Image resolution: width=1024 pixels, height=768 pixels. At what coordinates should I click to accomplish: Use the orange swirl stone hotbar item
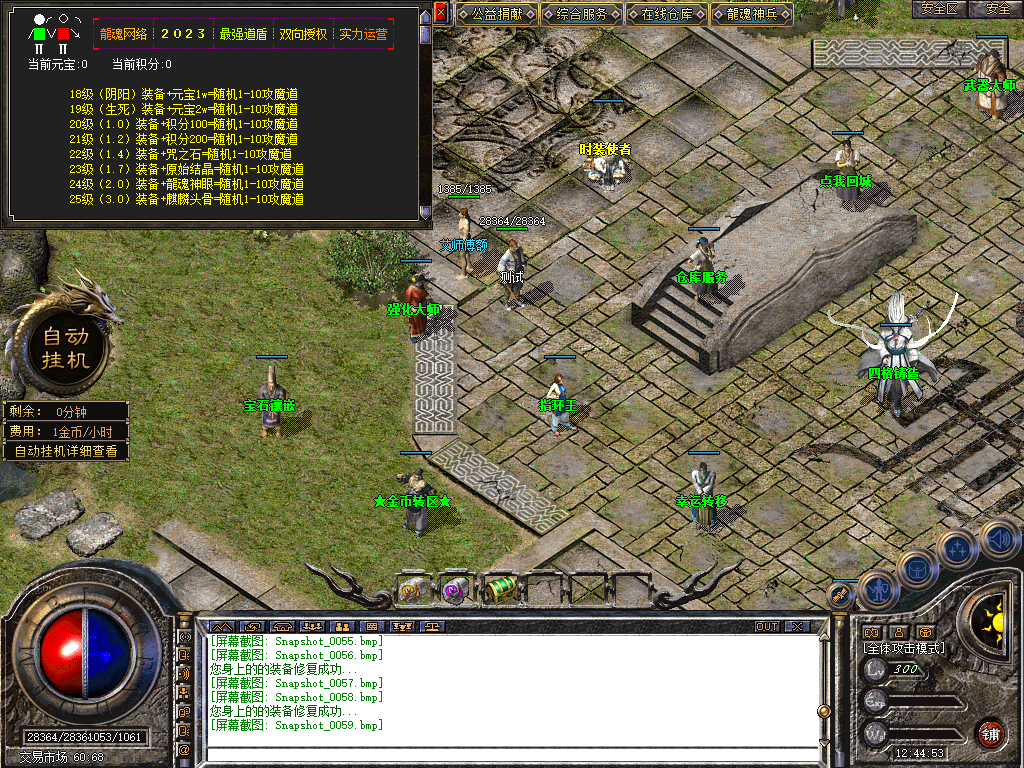[413, 590]
